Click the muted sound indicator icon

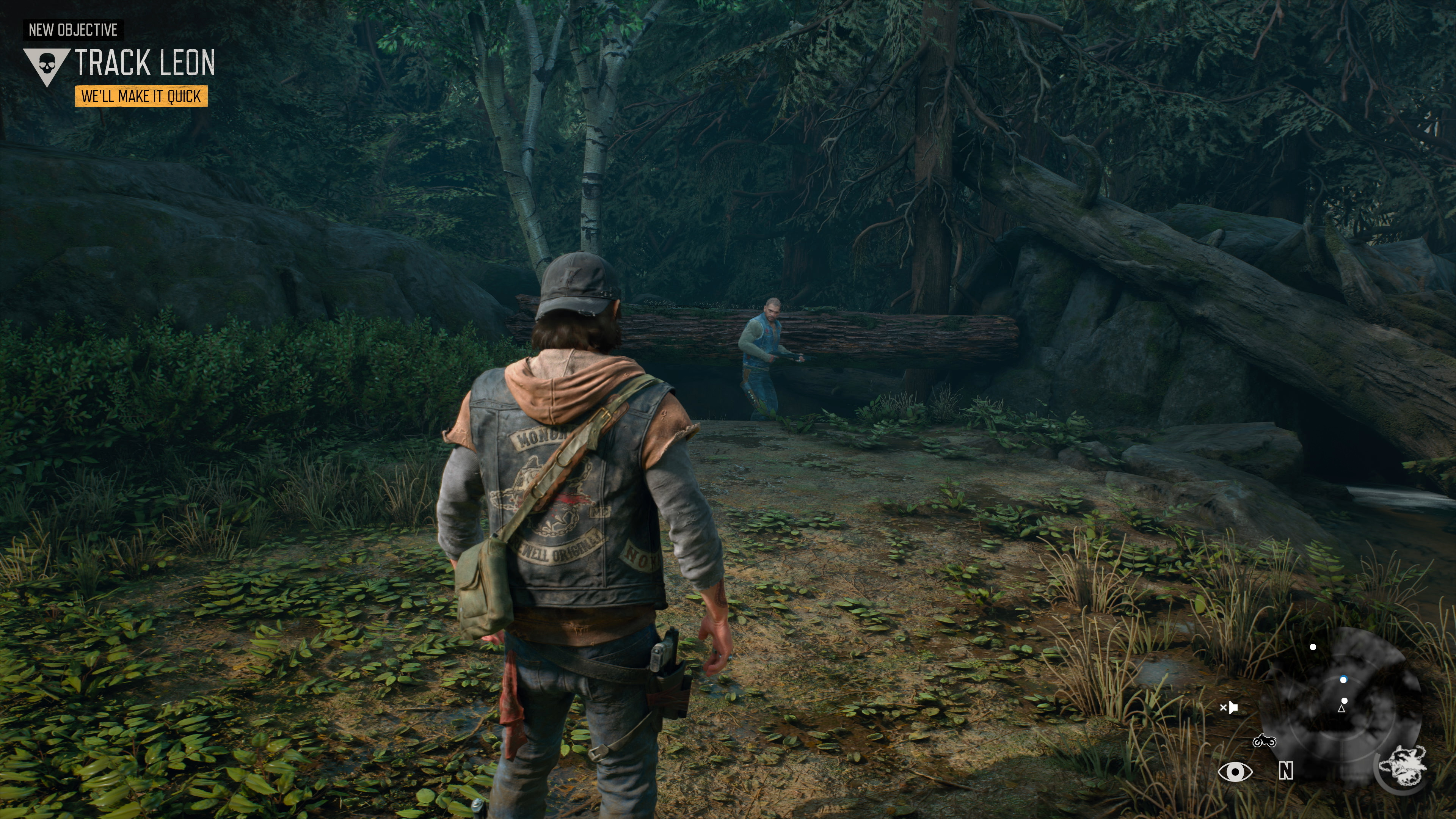(x=1229, y=707)
